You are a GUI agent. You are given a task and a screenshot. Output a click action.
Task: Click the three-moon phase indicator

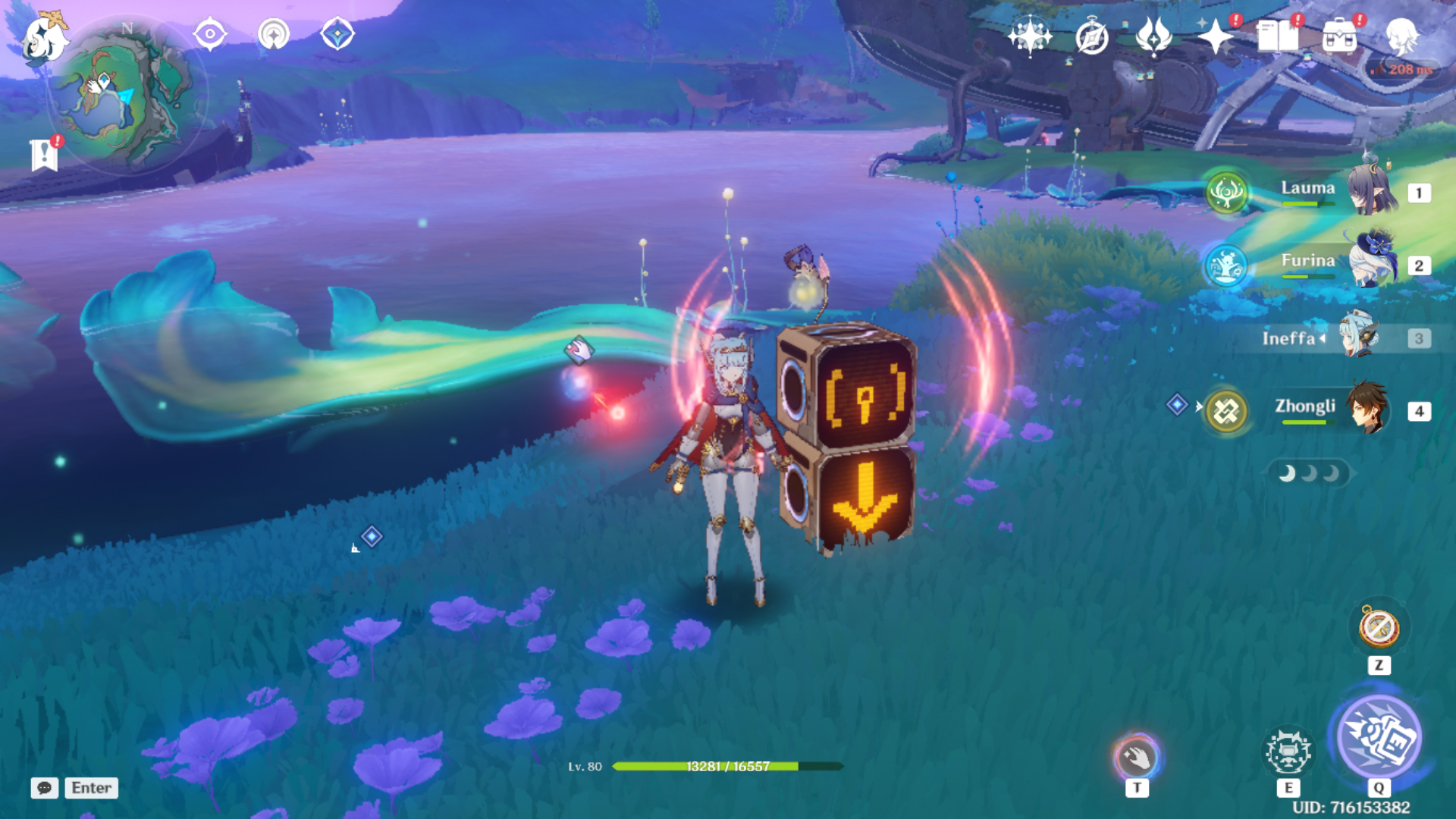[1309, 474]
